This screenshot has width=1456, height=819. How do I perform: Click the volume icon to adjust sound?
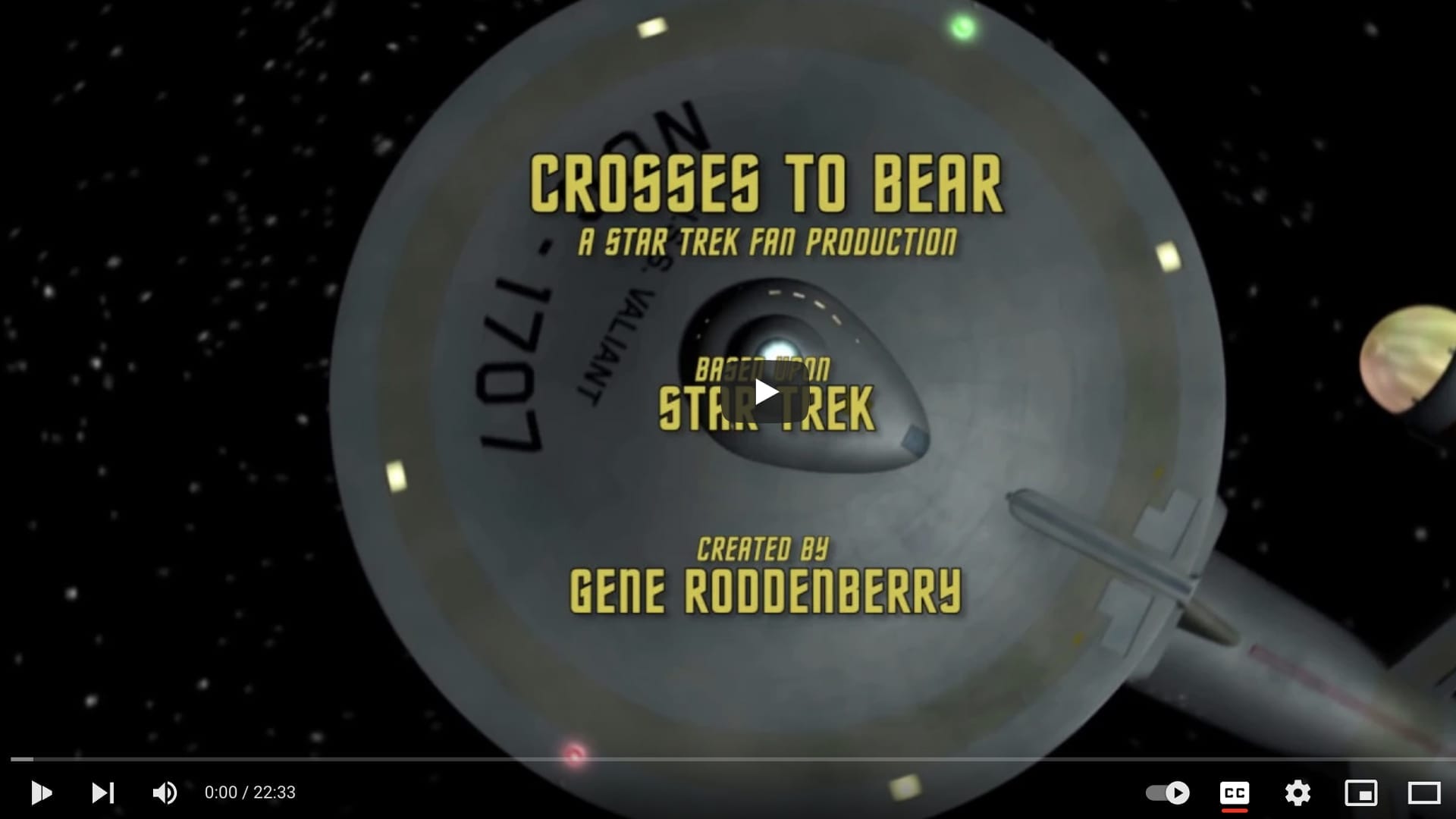tap(165, 793)
